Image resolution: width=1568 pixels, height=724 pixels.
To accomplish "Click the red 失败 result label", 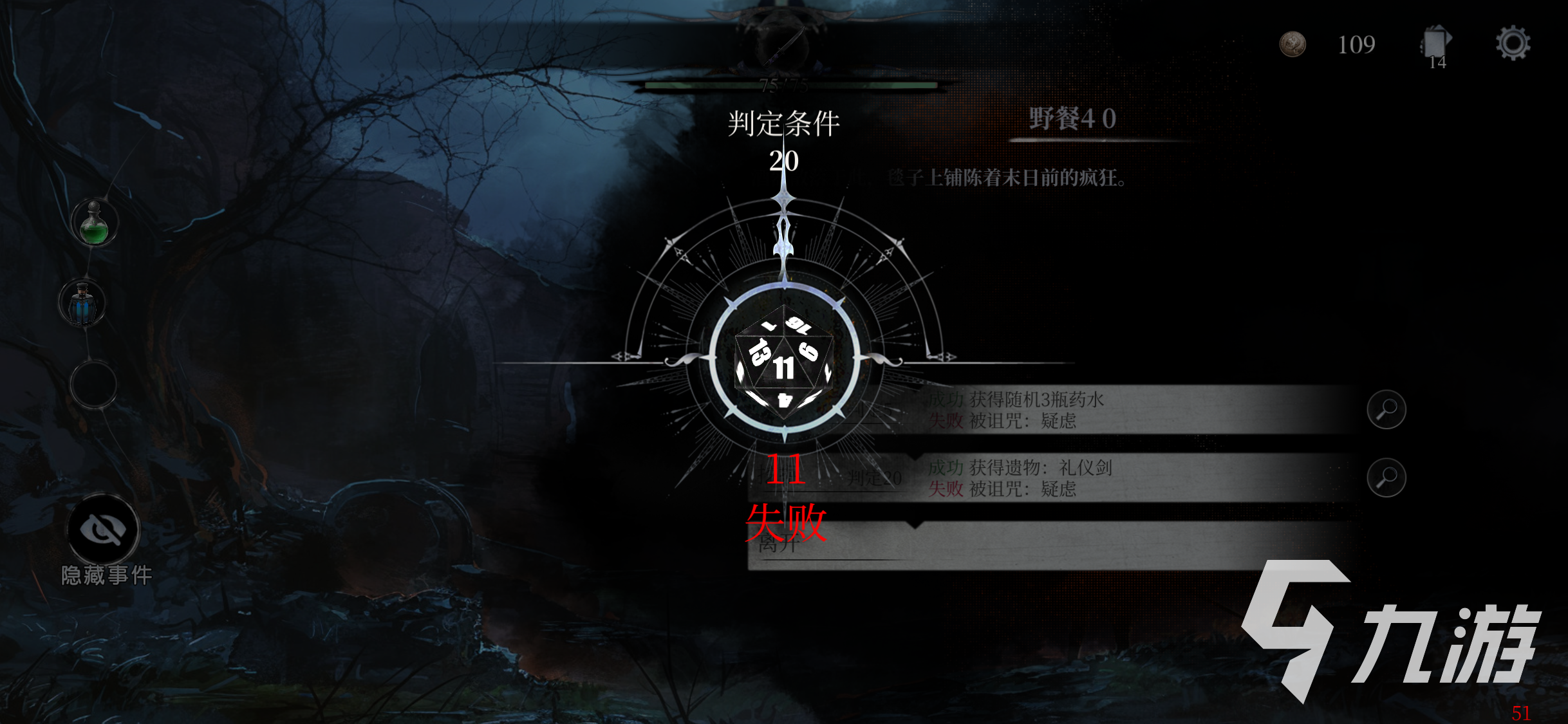I will point(787,523).
